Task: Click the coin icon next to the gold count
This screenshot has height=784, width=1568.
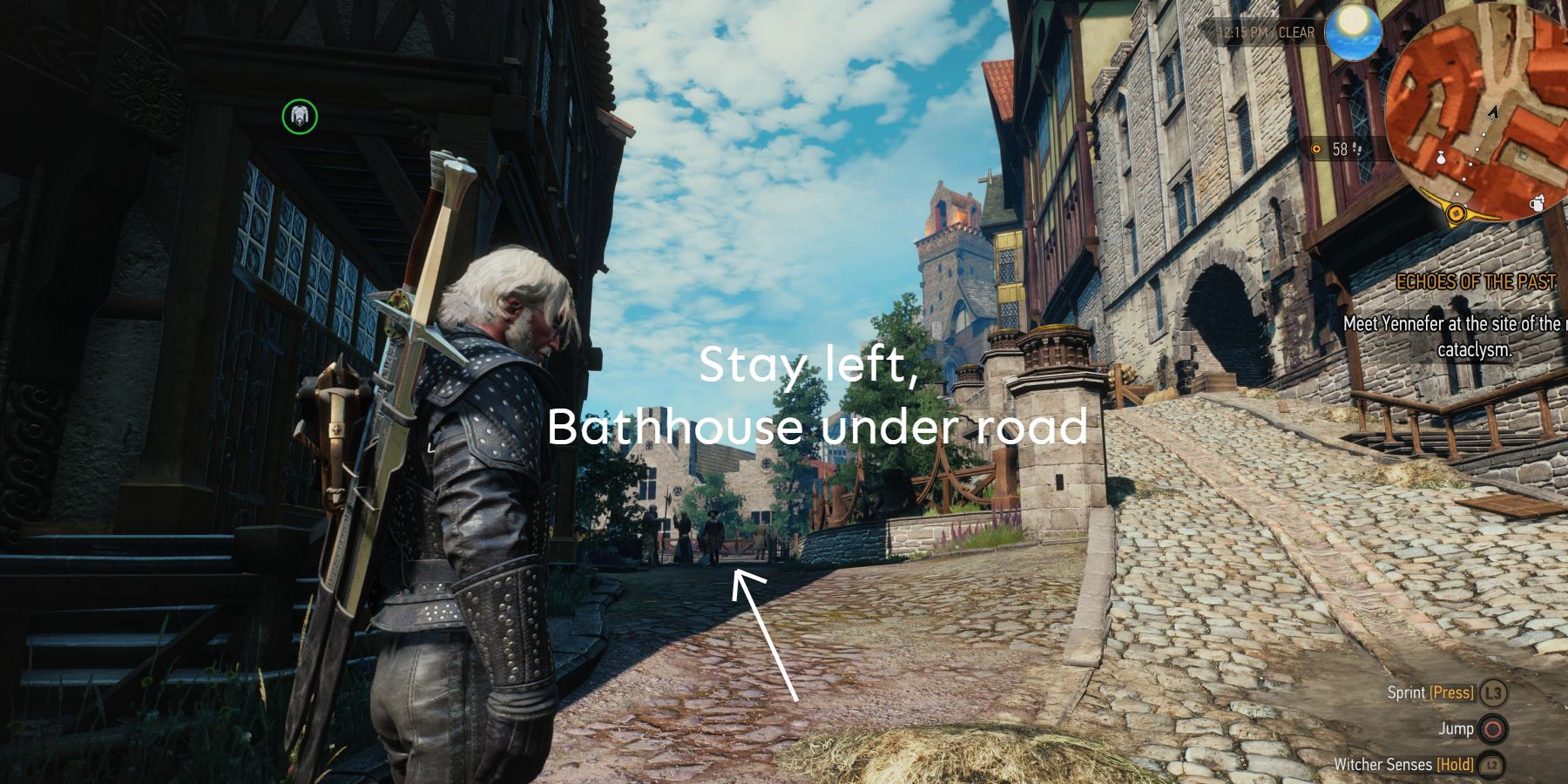Action: tap(1316, 148)
